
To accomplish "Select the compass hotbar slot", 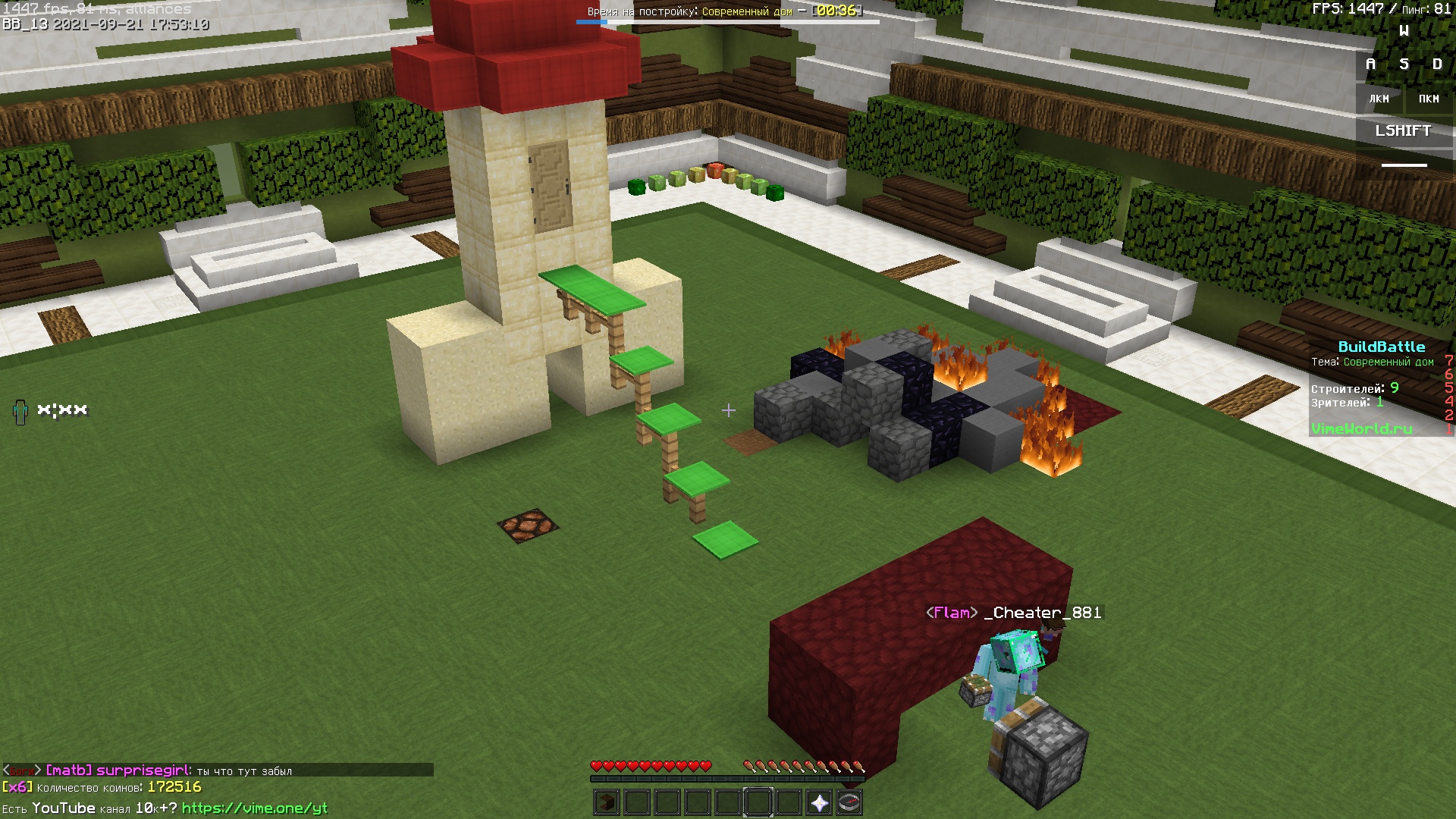I will (x=849, y=802).
